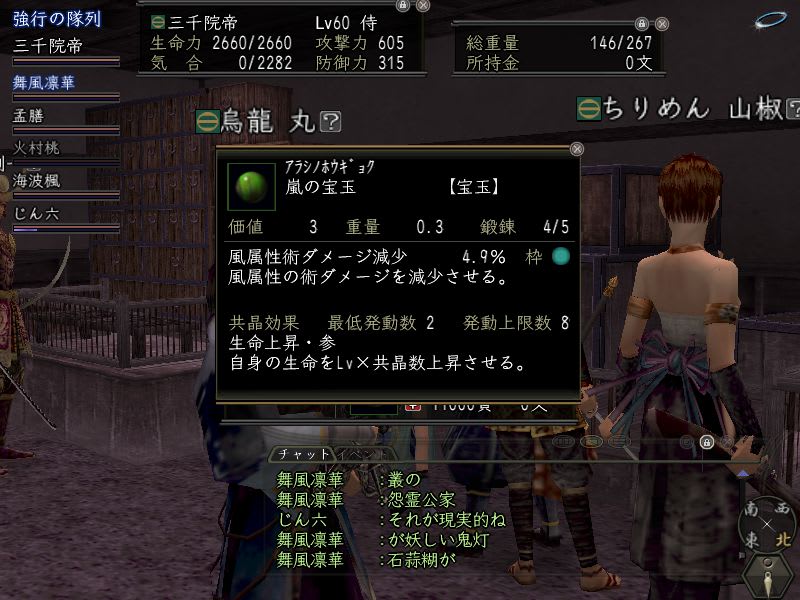Image resolution: width=800 pixels, height=600 pixels.
Task: Close the character status panel
Action: [x=422, y=5]
